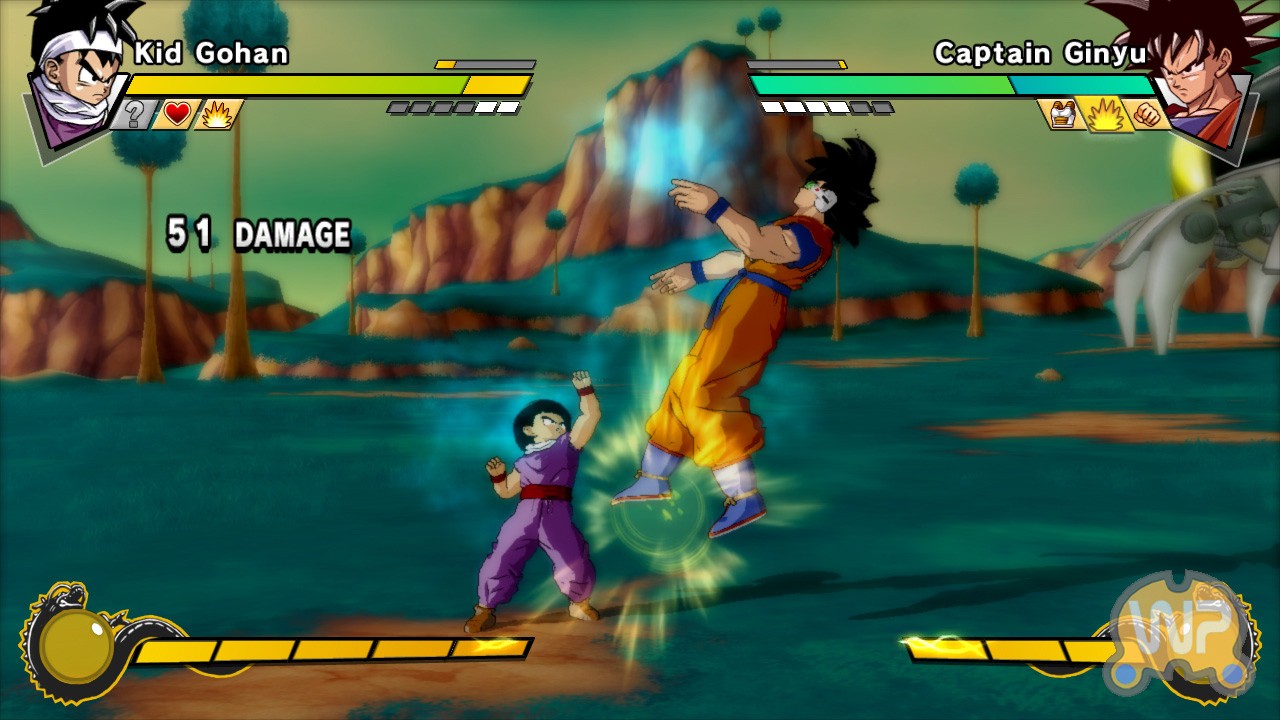
Task: Choose Captain Ginyu's yellow burst item icon
Action: point(1106,115)
